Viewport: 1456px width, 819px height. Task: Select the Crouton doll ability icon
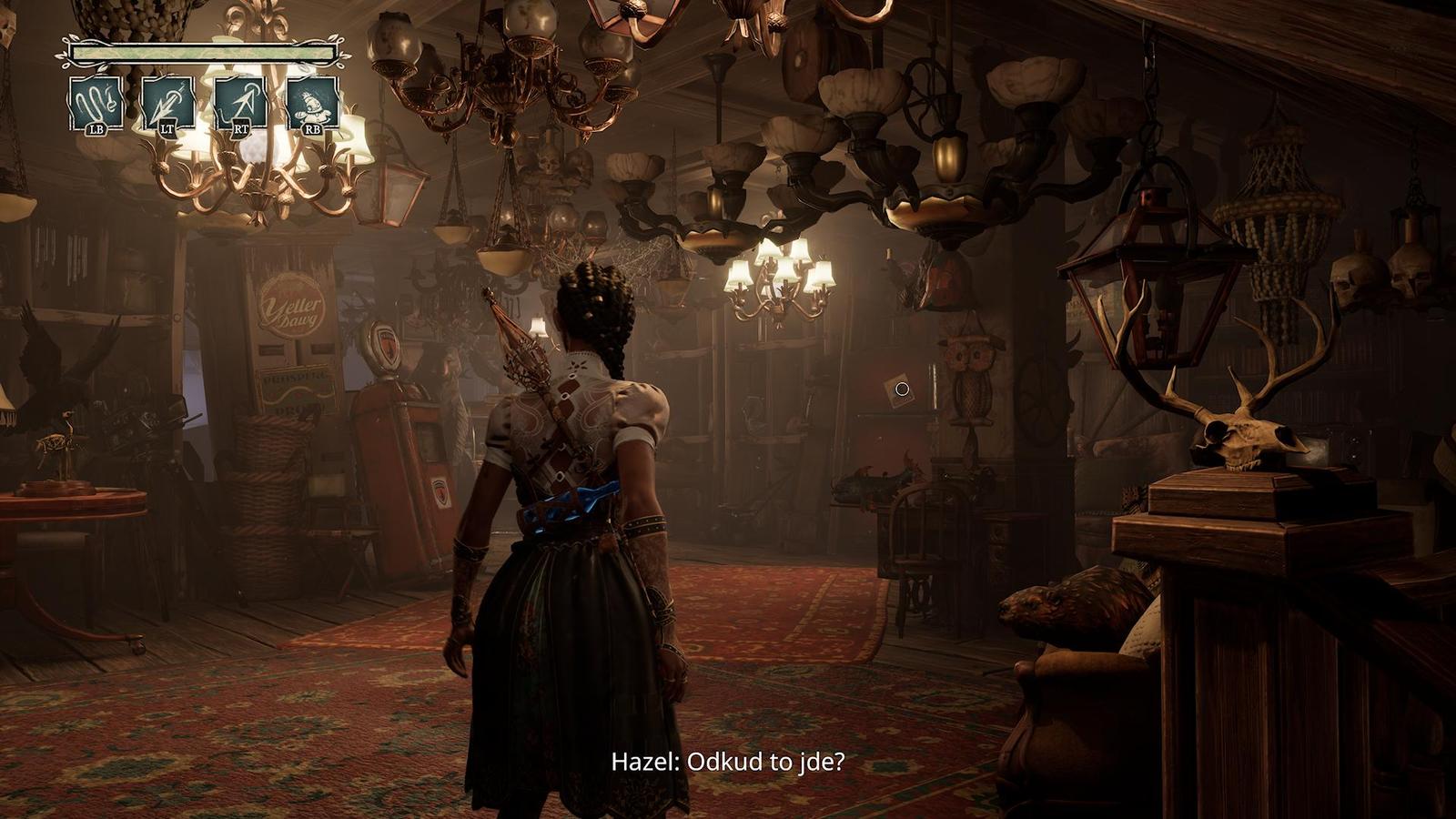pos(313,102)
